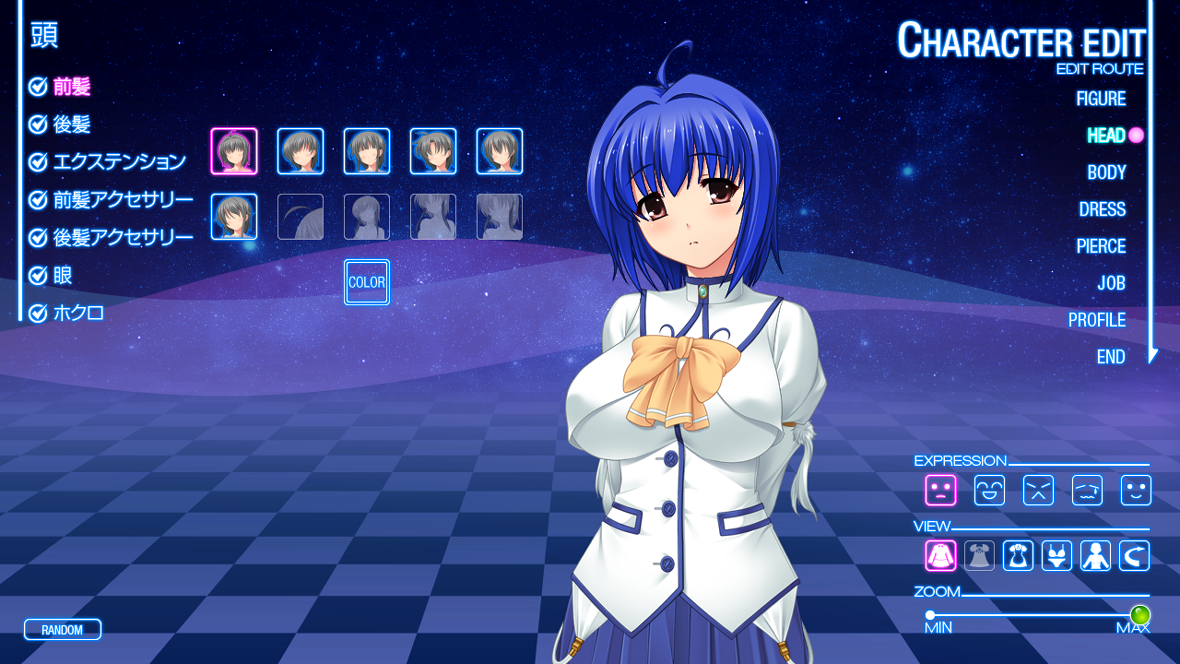Open the JOB edit section
The height and width of the screenshot is (664, 1180).
pos(1111,283)
